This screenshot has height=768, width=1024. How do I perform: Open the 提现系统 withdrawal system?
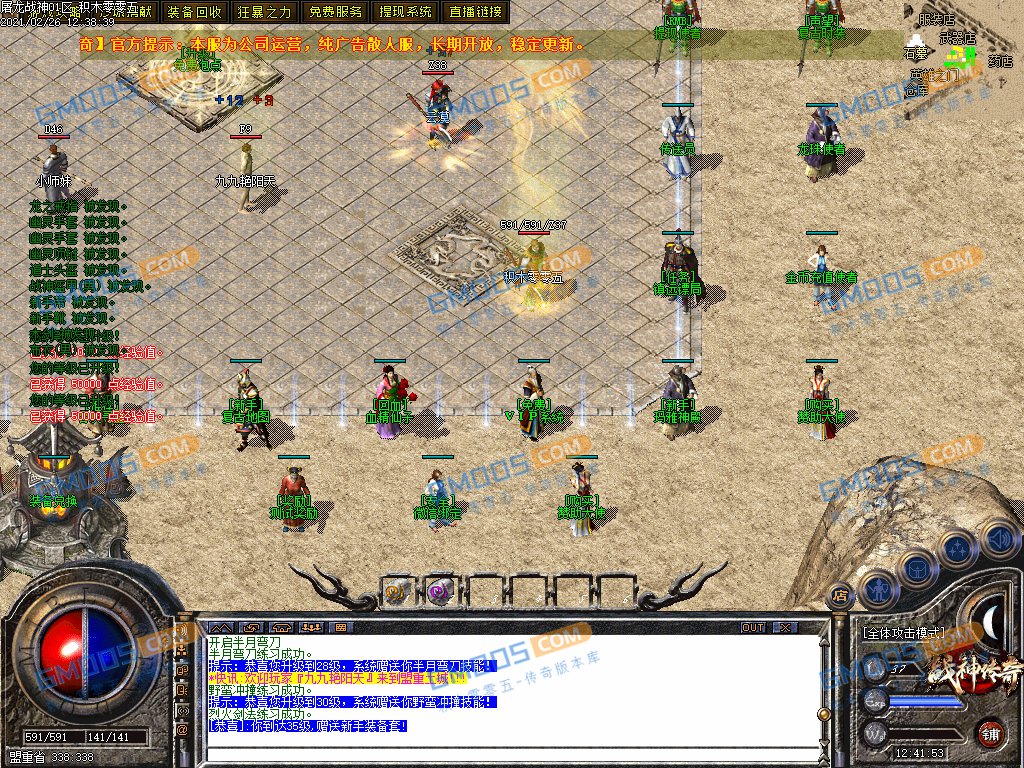[406, 12]
